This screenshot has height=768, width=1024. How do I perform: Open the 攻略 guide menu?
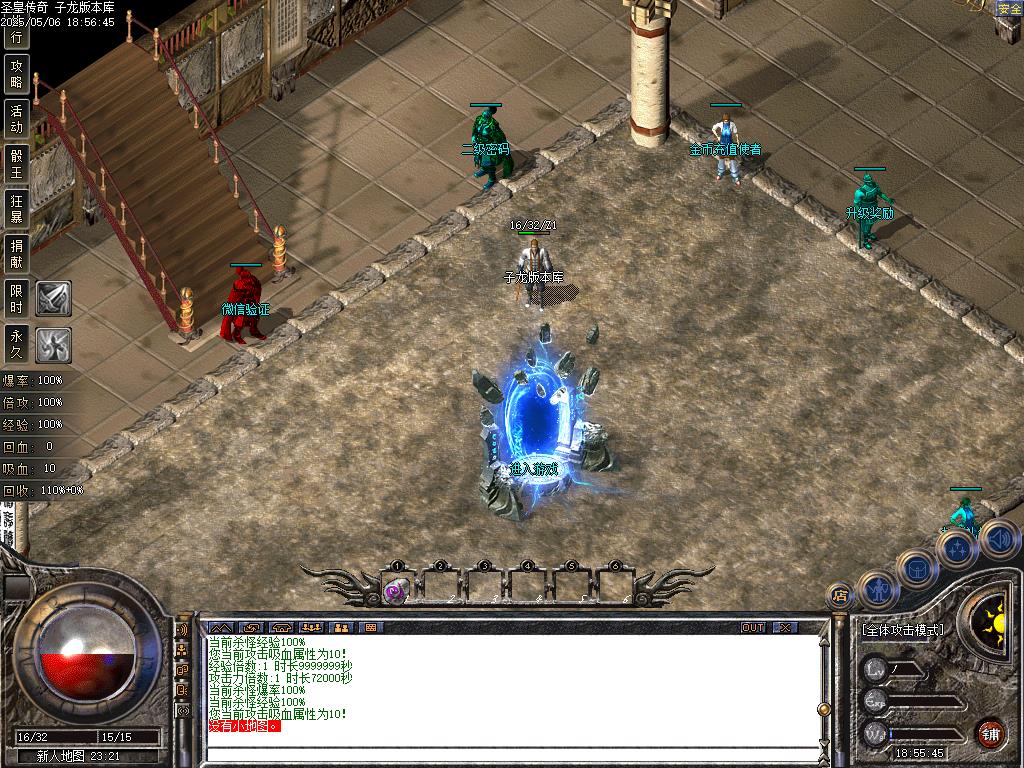(x=16, y=74)
